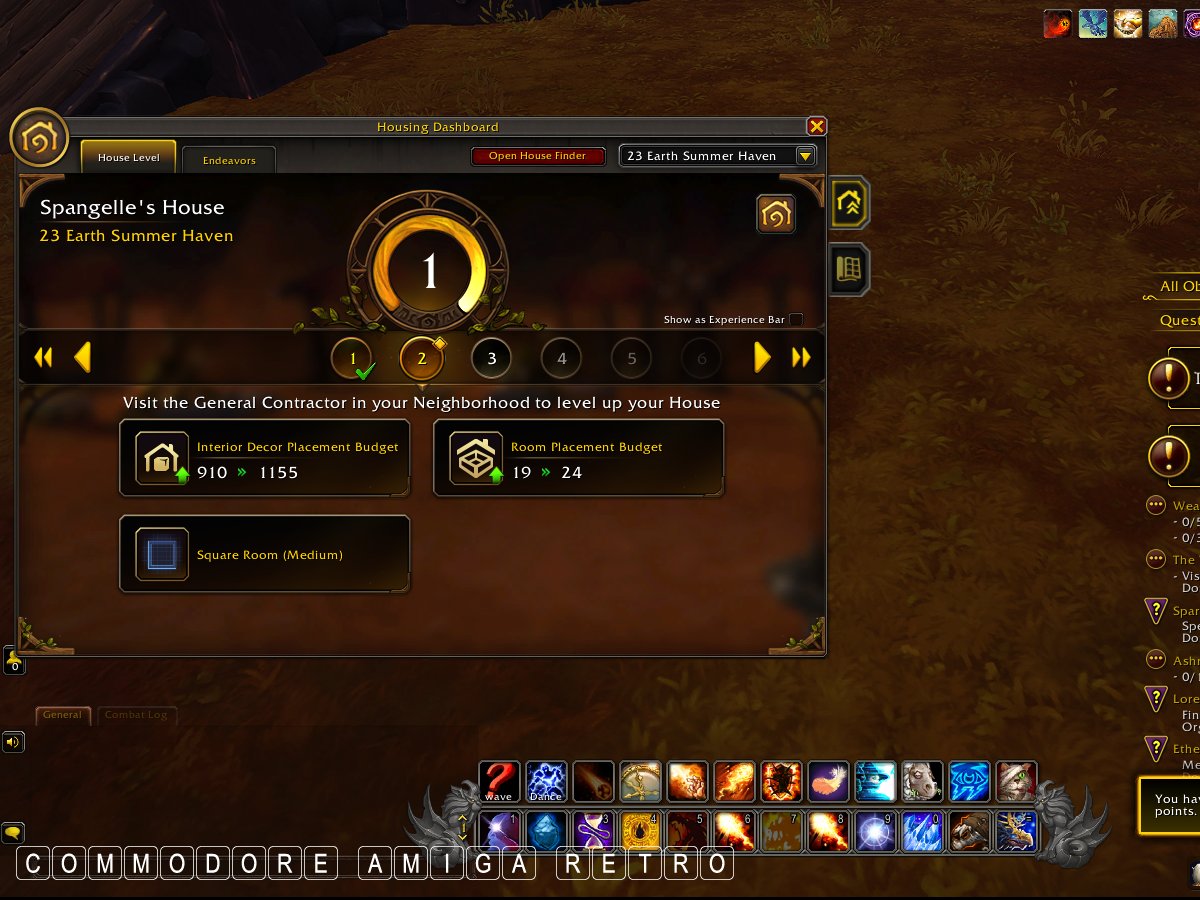The width and height of the screenshot is (1200, 900).
Task: Activate the Dance action button
Action: (x=546, y=782)
